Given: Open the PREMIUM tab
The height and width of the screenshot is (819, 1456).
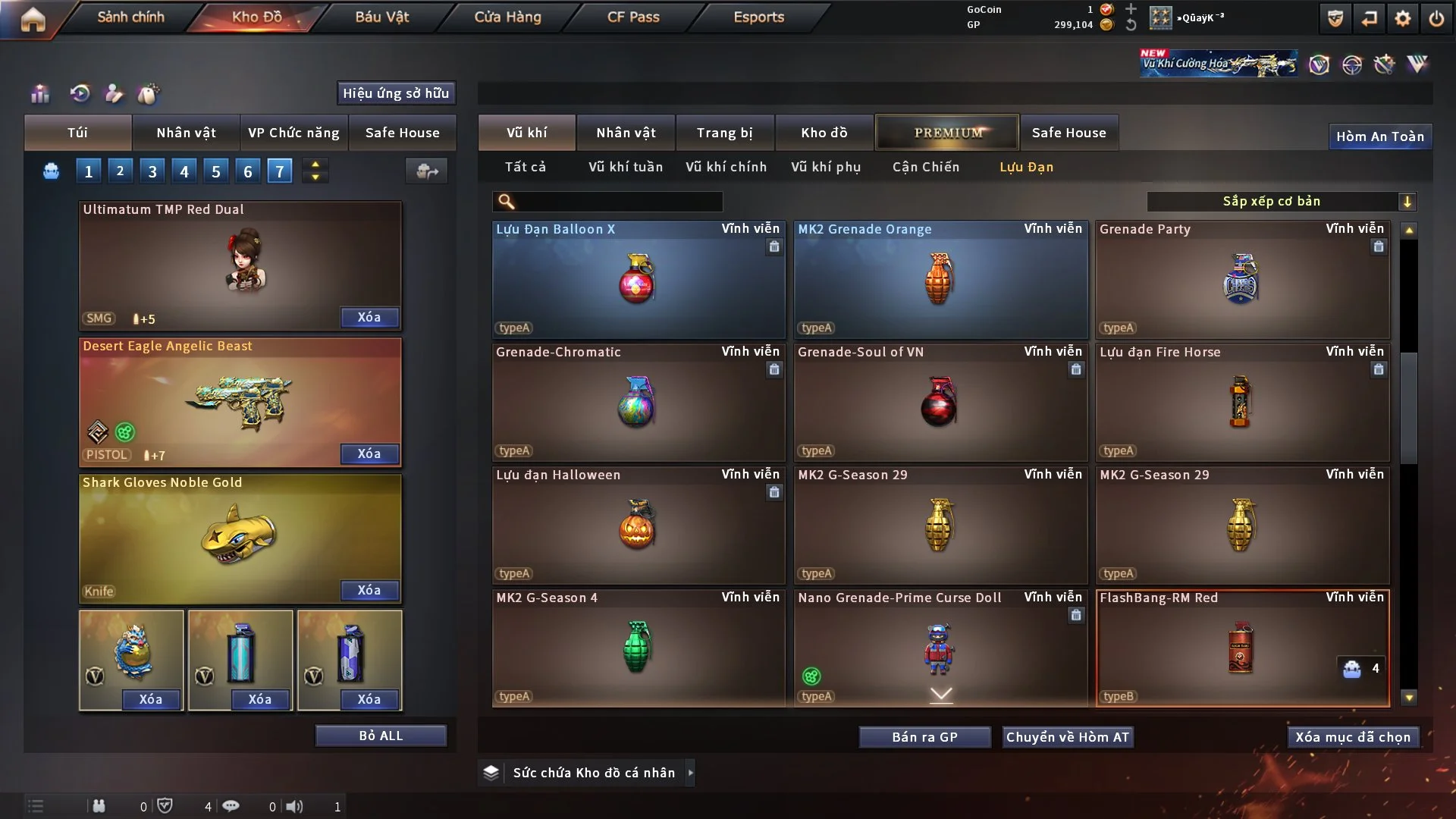Looking at the screenshot, I should click(947, 133).
